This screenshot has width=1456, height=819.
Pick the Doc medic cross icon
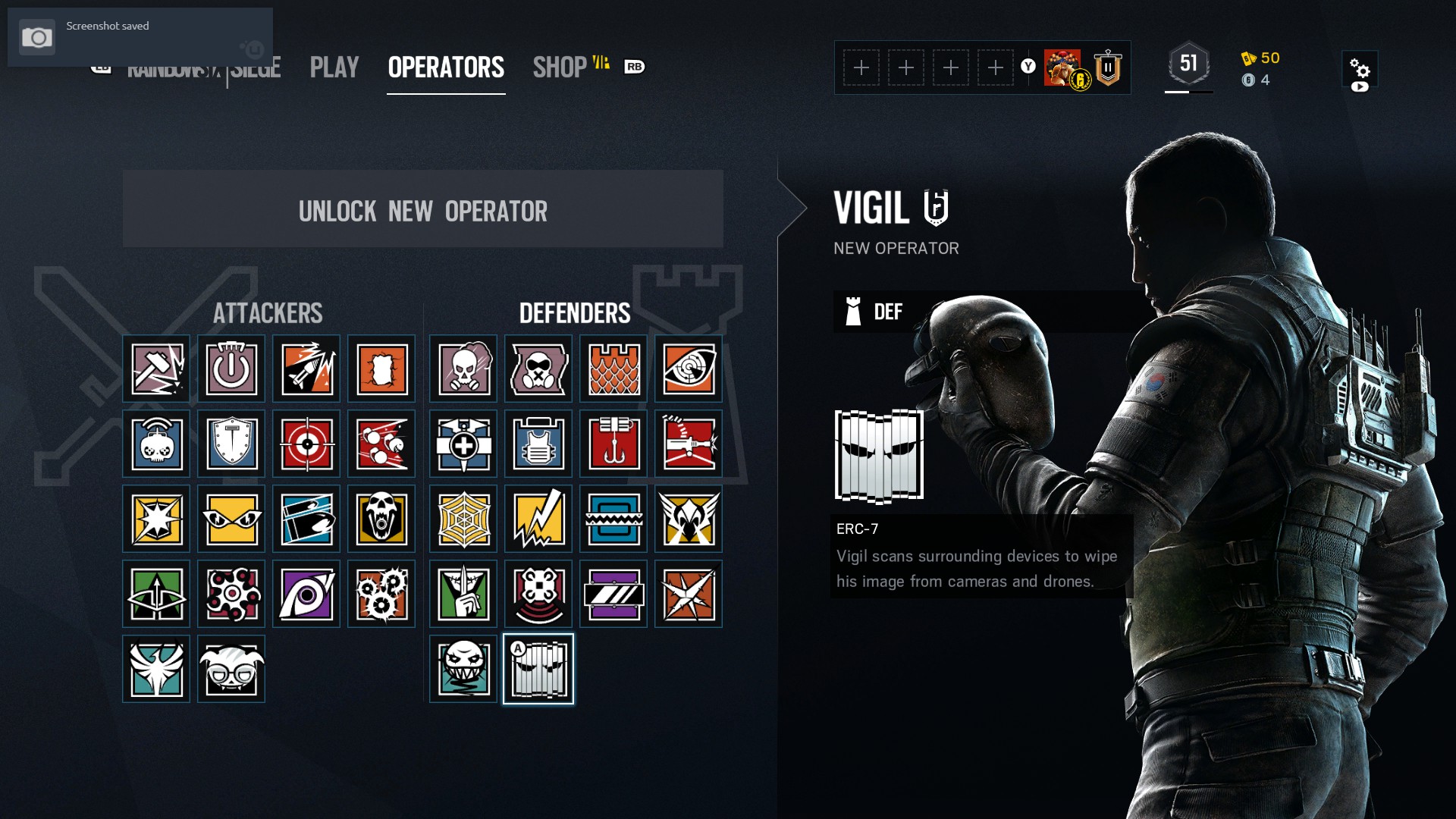point(463,444)
